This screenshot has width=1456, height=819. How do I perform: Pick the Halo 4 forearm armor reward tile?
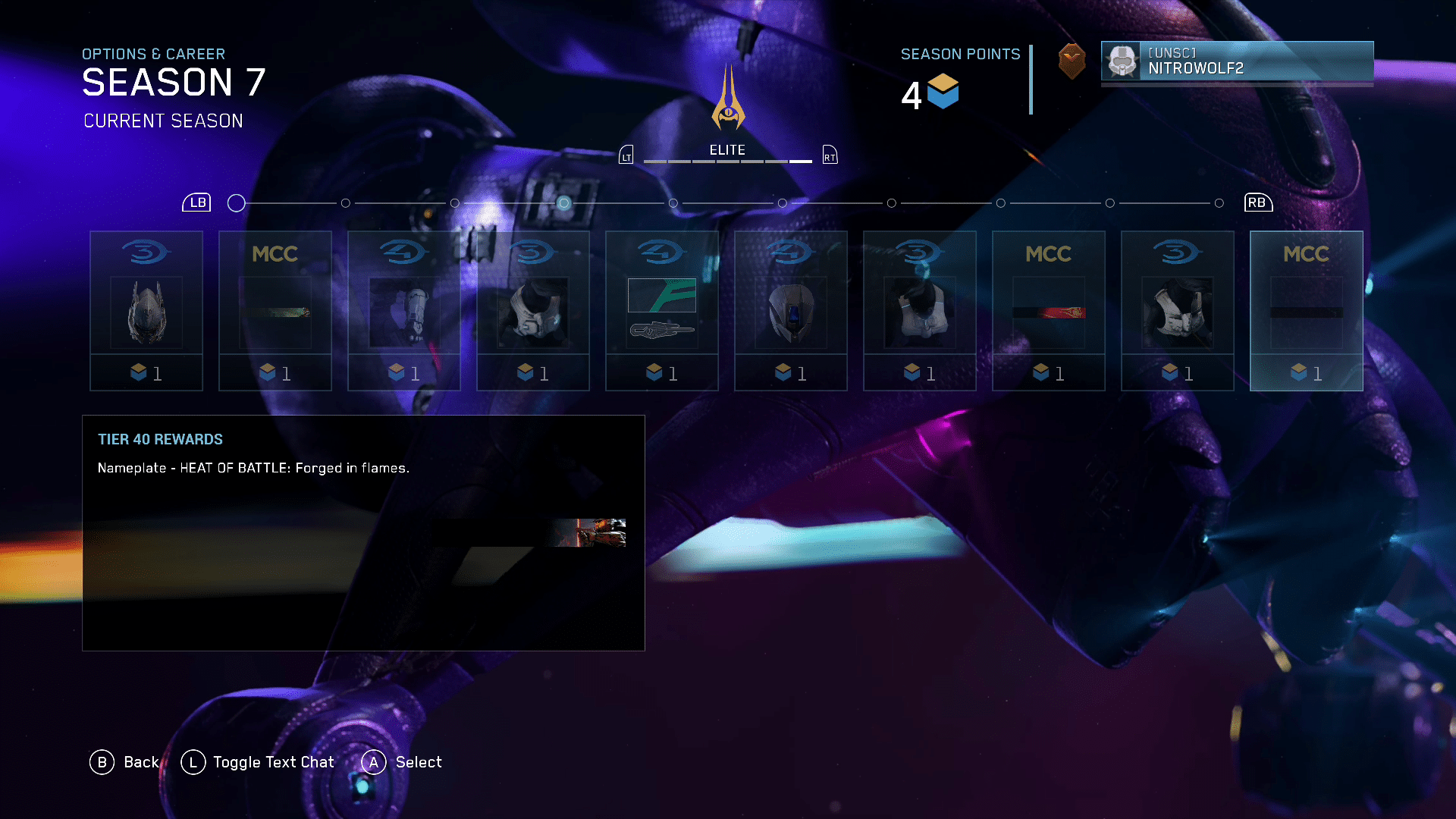404,310
